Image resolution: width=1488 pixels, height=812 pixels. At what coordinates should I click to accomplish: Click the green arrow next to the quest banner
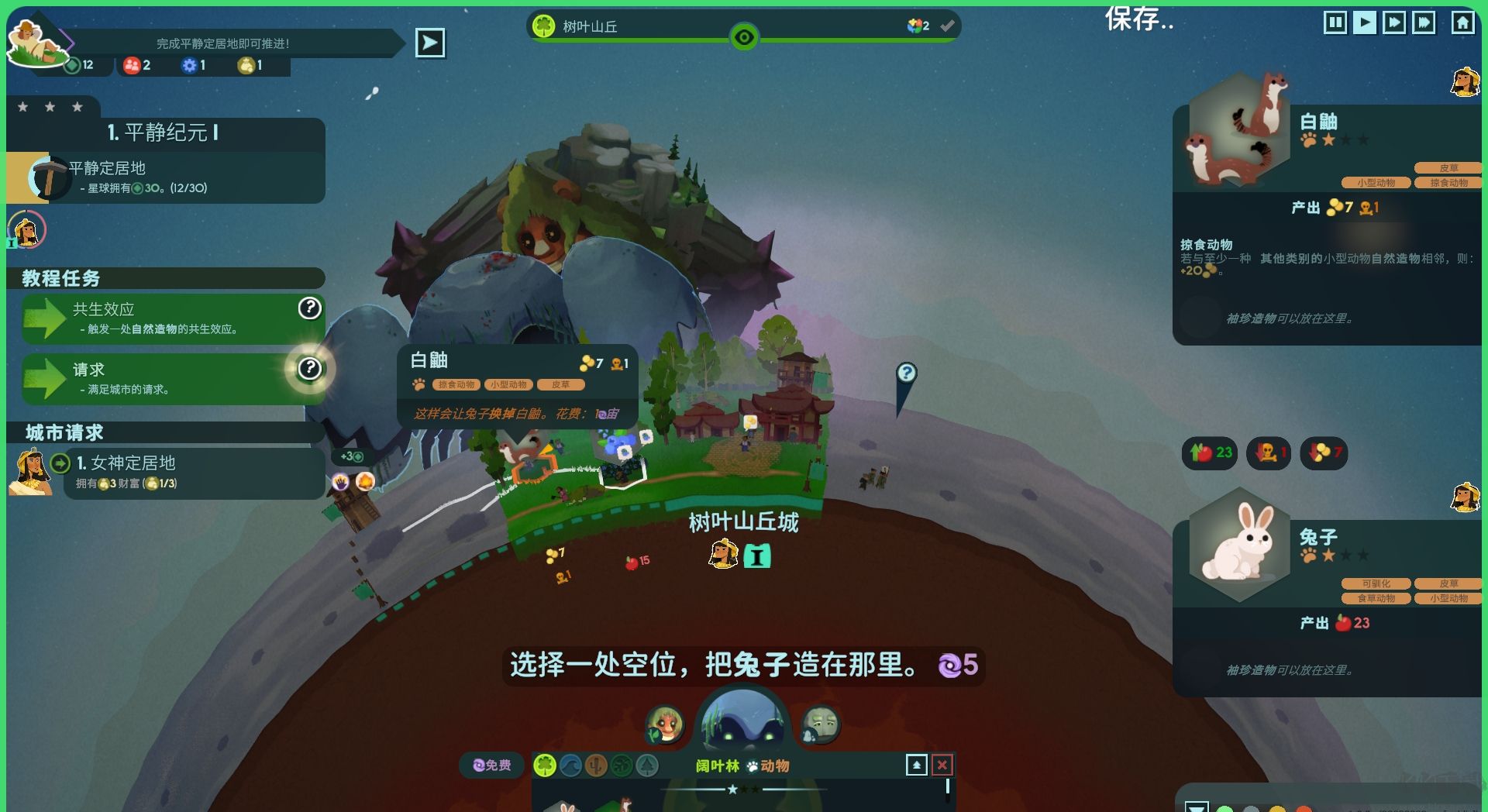point(430,43)
